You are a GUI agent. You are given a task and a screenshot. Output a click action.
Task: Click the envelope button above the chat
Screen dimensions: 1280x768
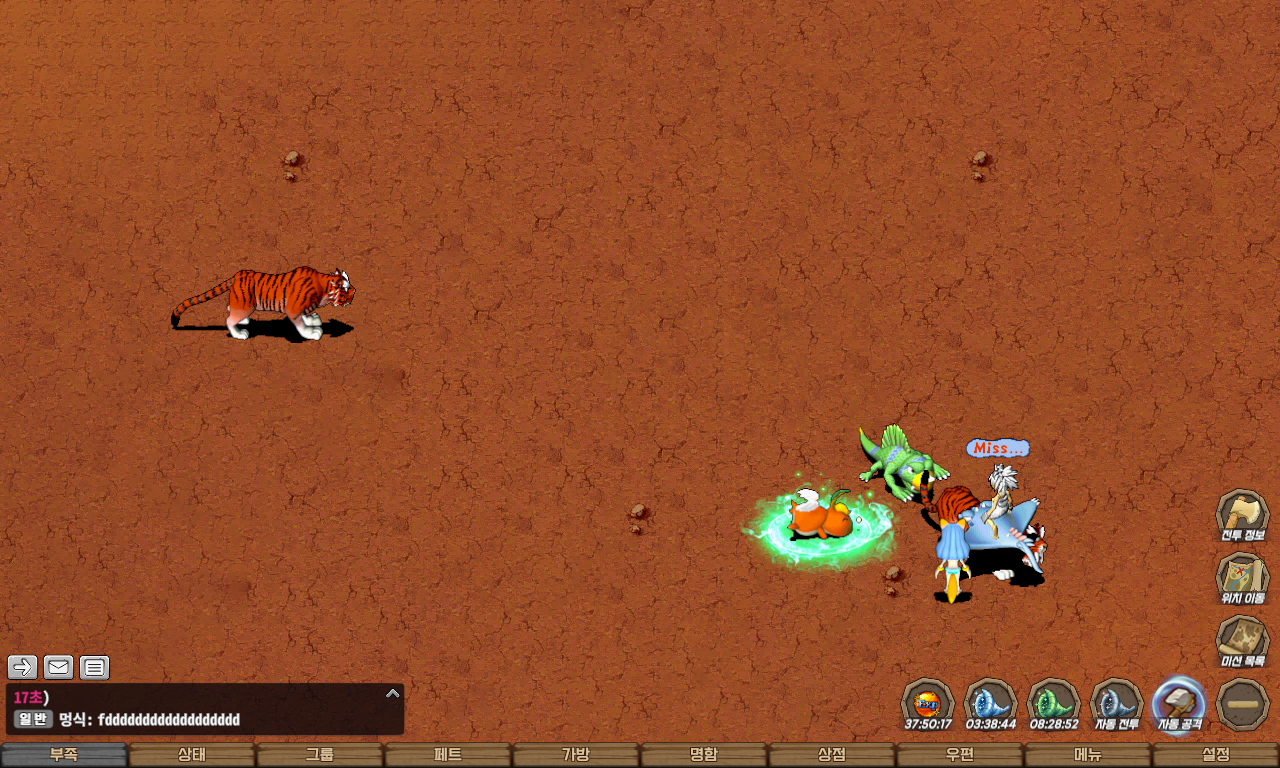click(x=59, y=667)
